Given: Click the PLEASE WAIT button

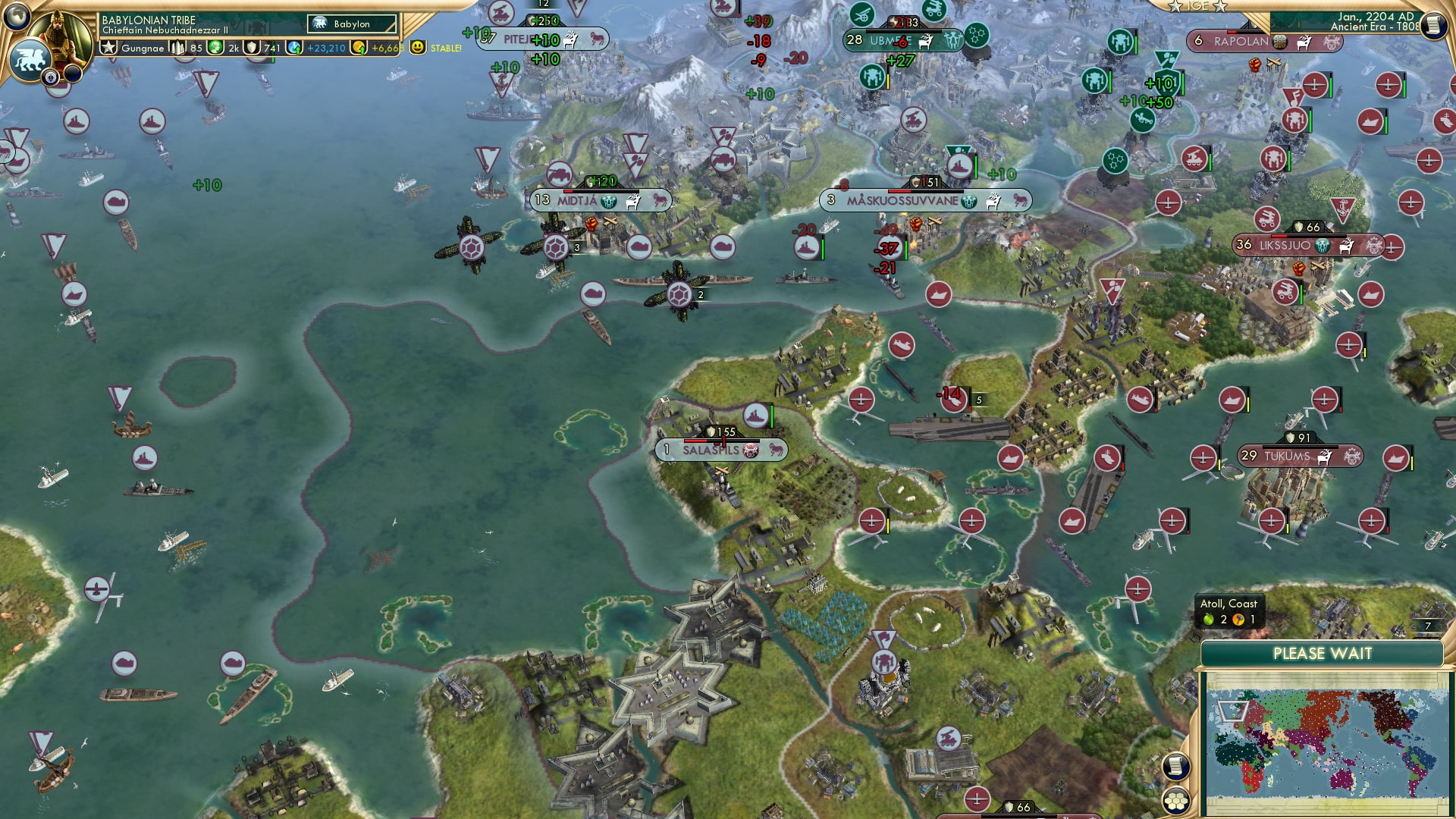Looking at the screenshot, I should [1323, 653].
